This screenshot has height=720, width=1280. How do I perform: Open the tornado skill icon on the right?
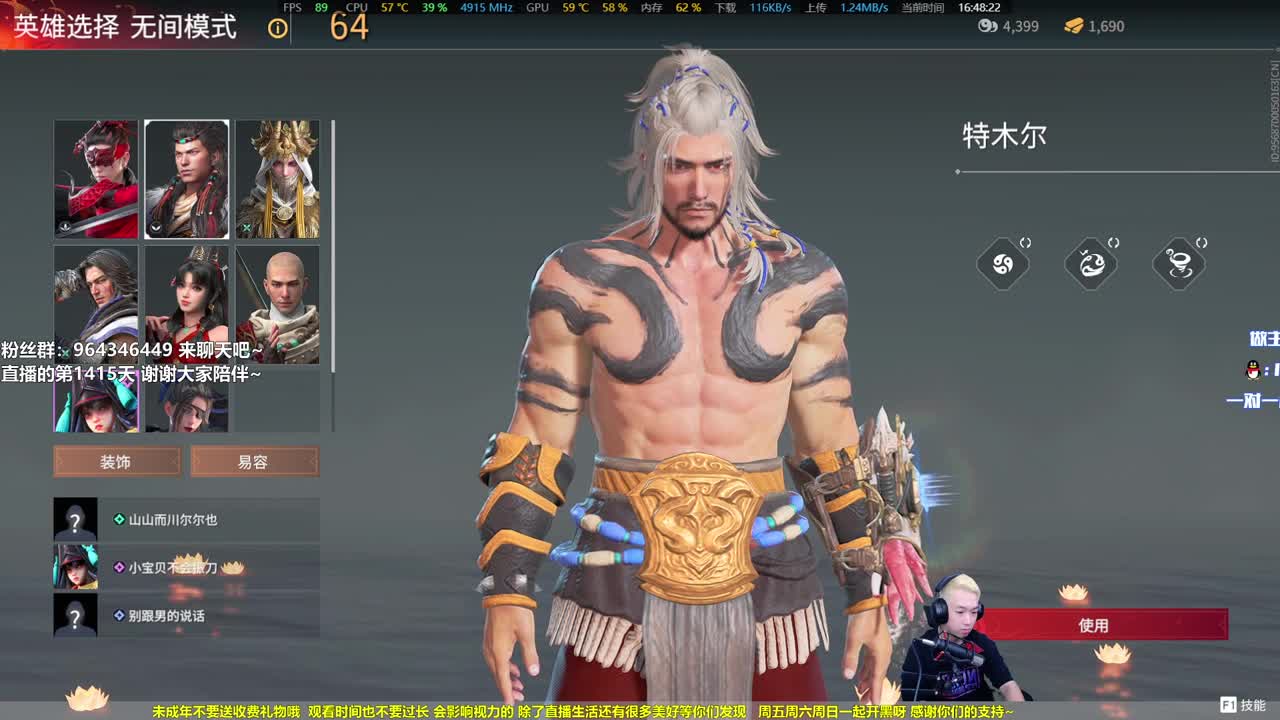pyautogui.click(x=1179, y=263)
